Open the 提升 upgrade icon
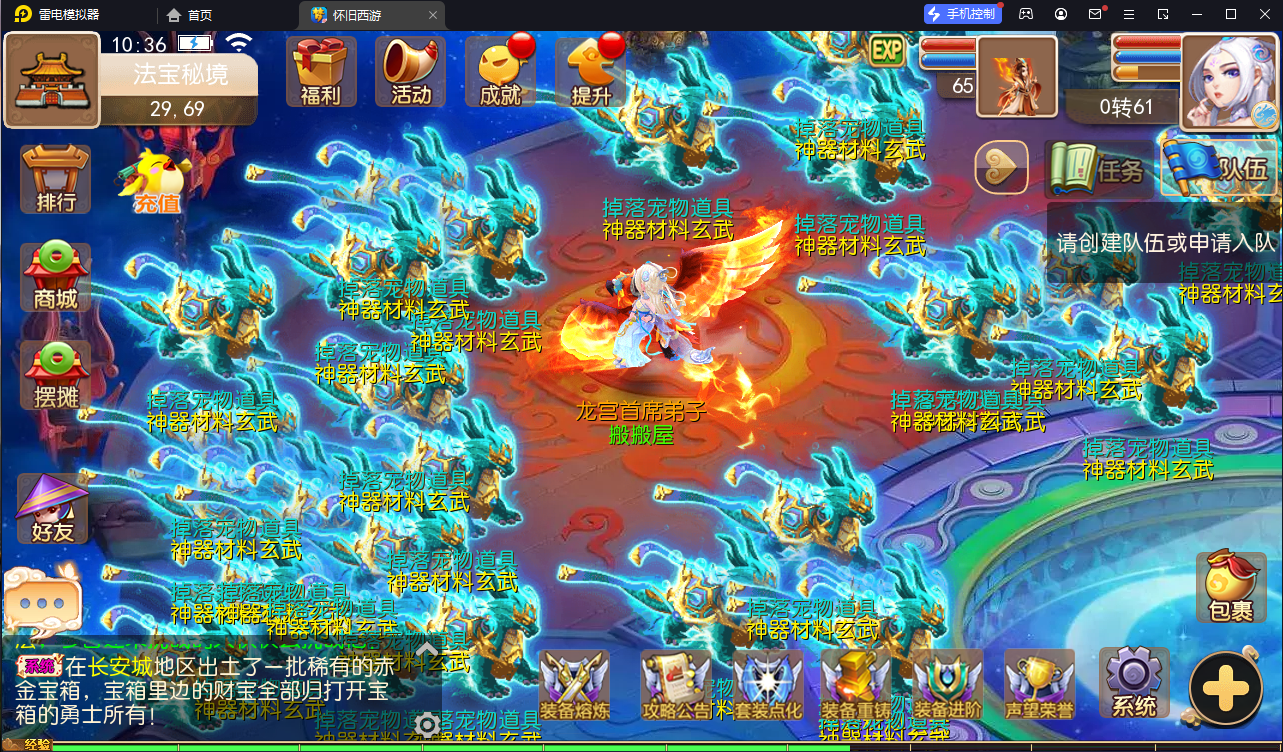This screenshot has height=752, width=1283. point(588,70)
